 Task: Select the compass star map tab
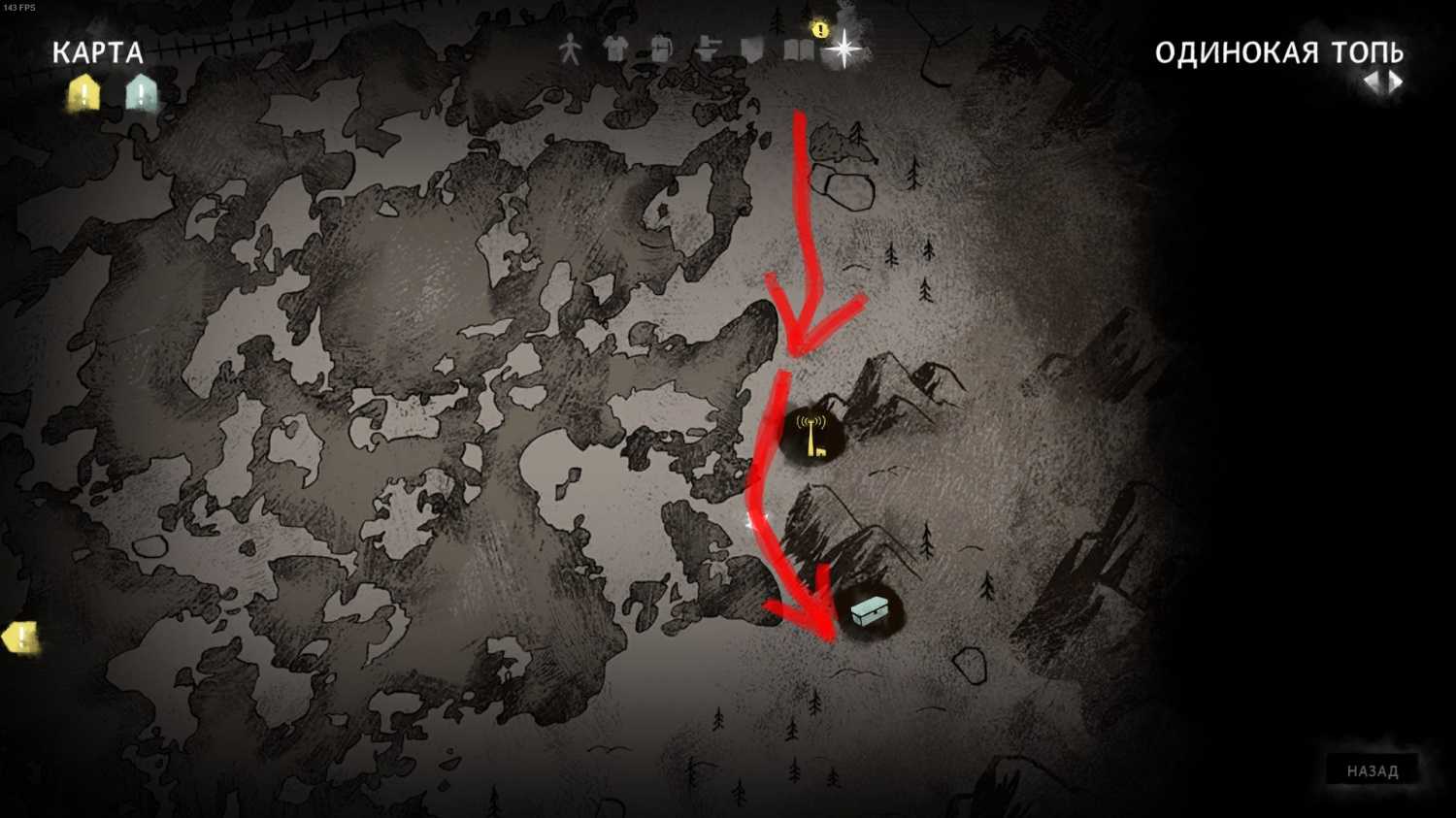tap(844, 49)
